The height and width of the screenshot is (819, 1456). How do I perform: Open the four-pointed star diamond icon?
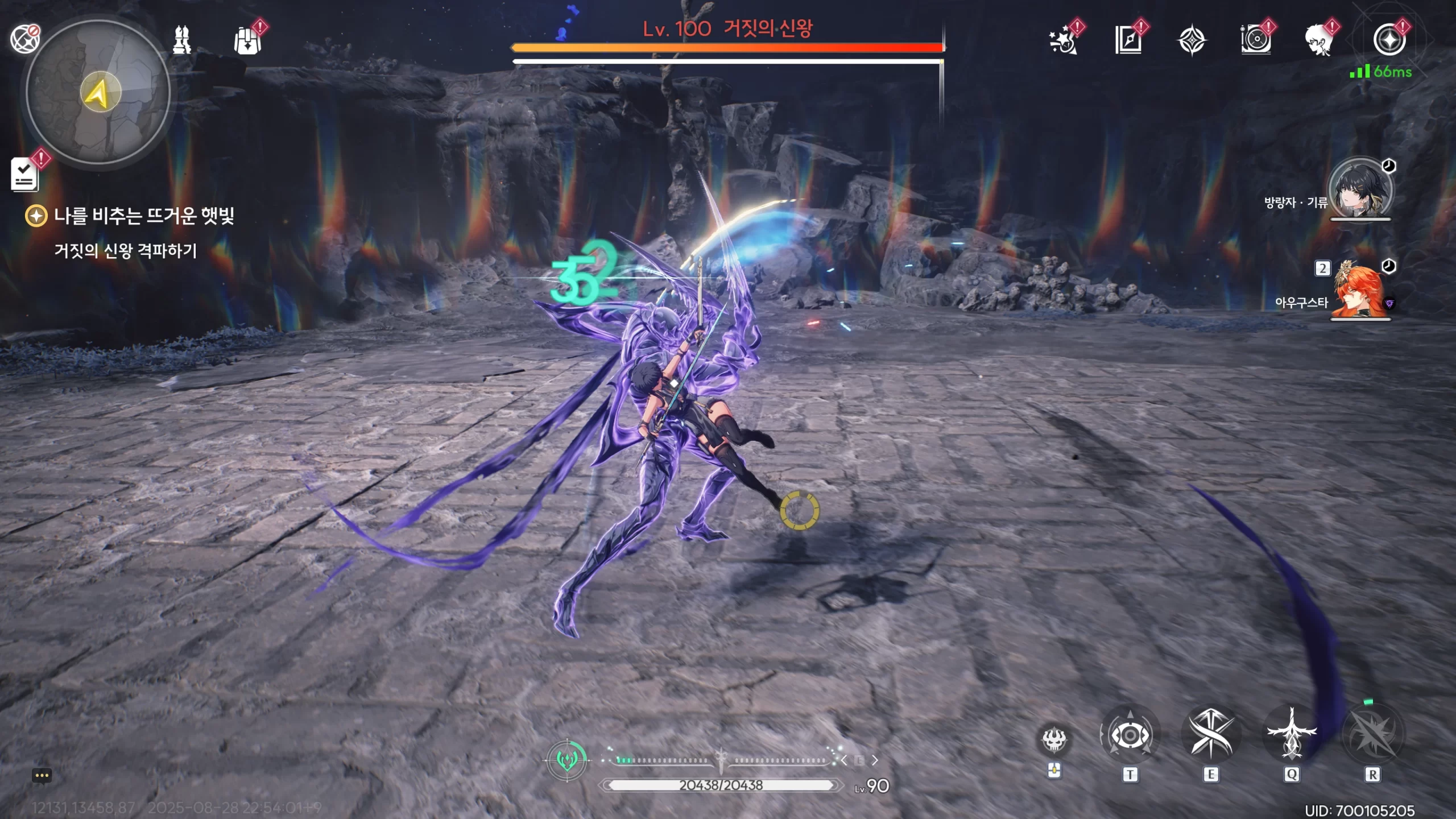coord(1192,41)
